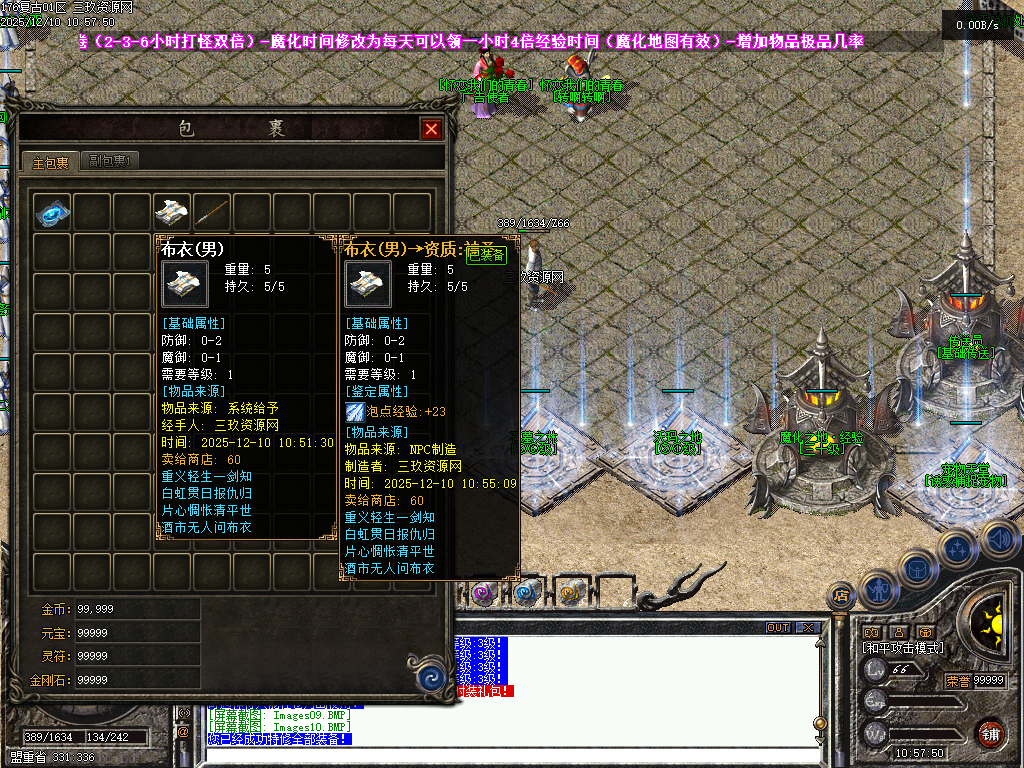Close the 包裹 inventory window
Image resolution: width=1024 pixels, height=768 pixels.
point(431,129)
